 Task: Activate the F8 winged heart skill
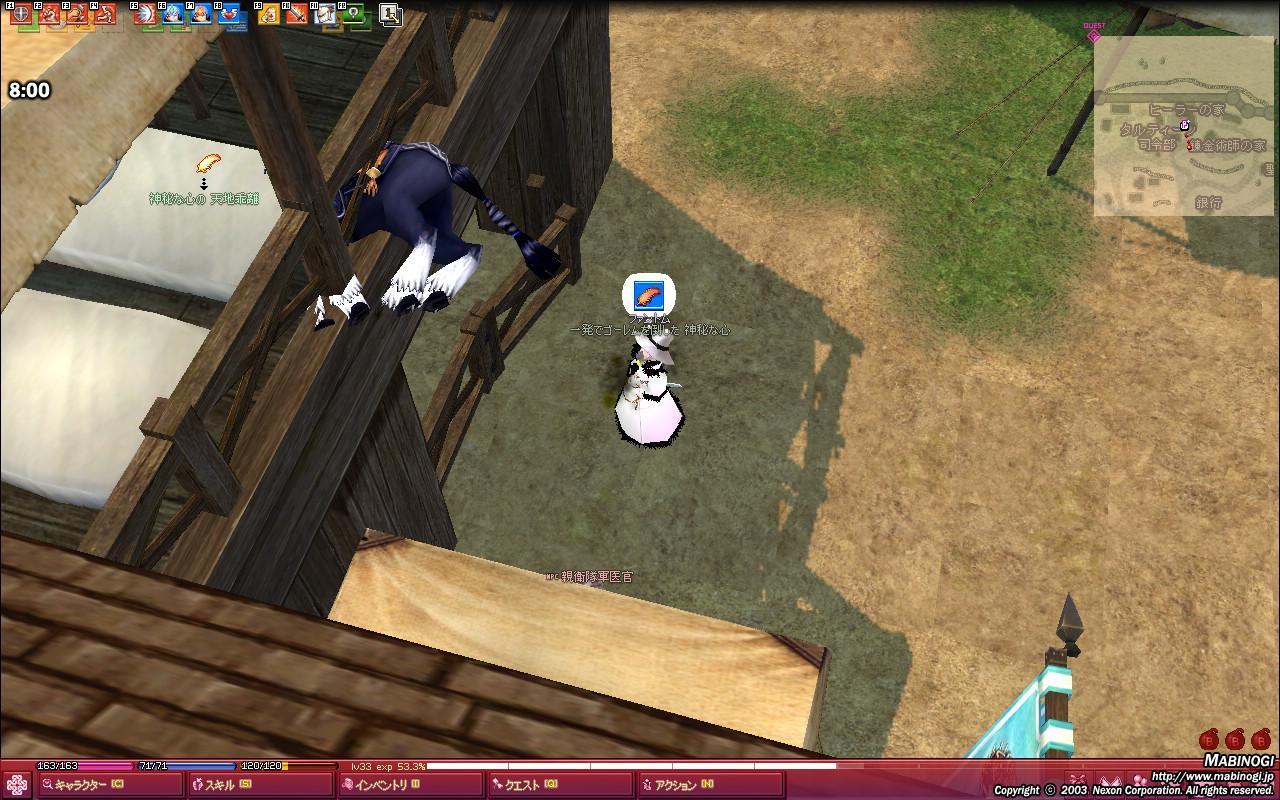pos(230,14)
